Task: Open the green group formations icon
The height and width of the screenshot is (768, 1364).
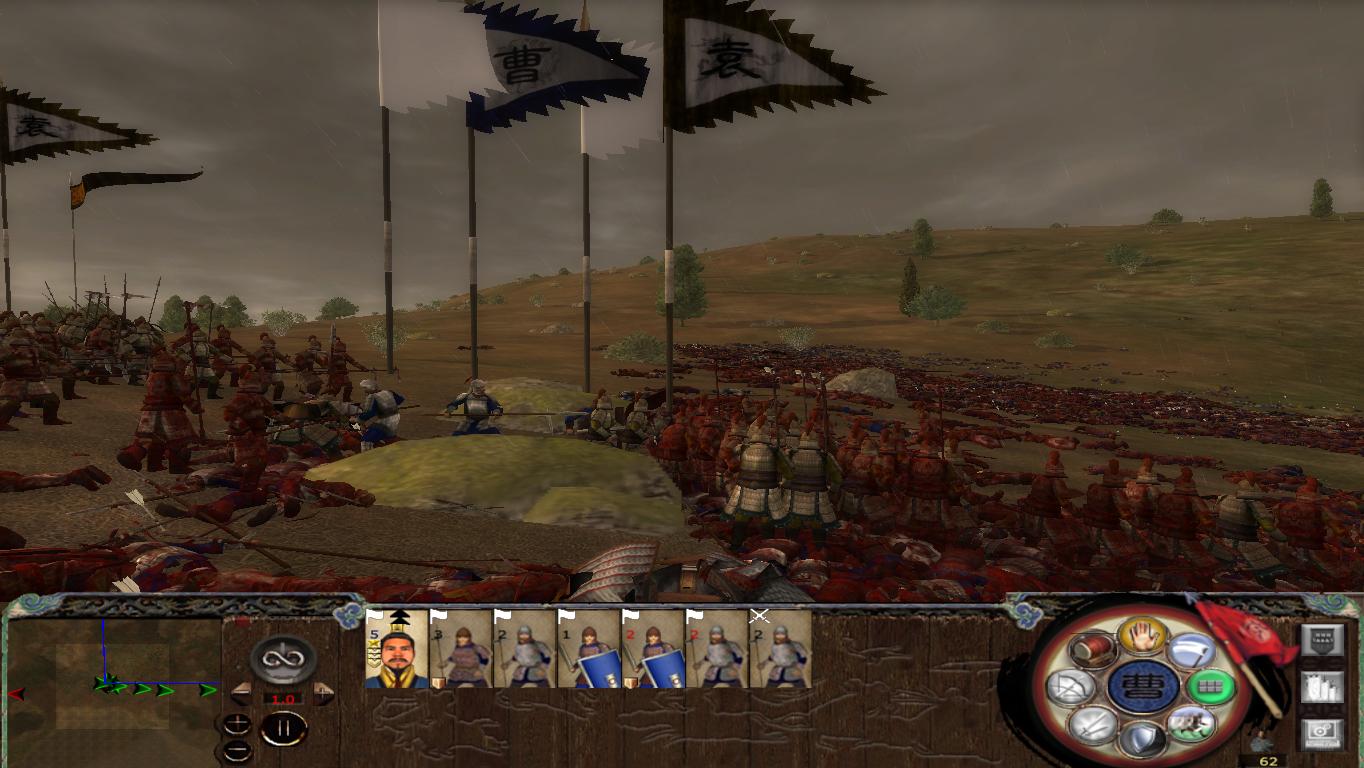Action: tap(1211, 686)
